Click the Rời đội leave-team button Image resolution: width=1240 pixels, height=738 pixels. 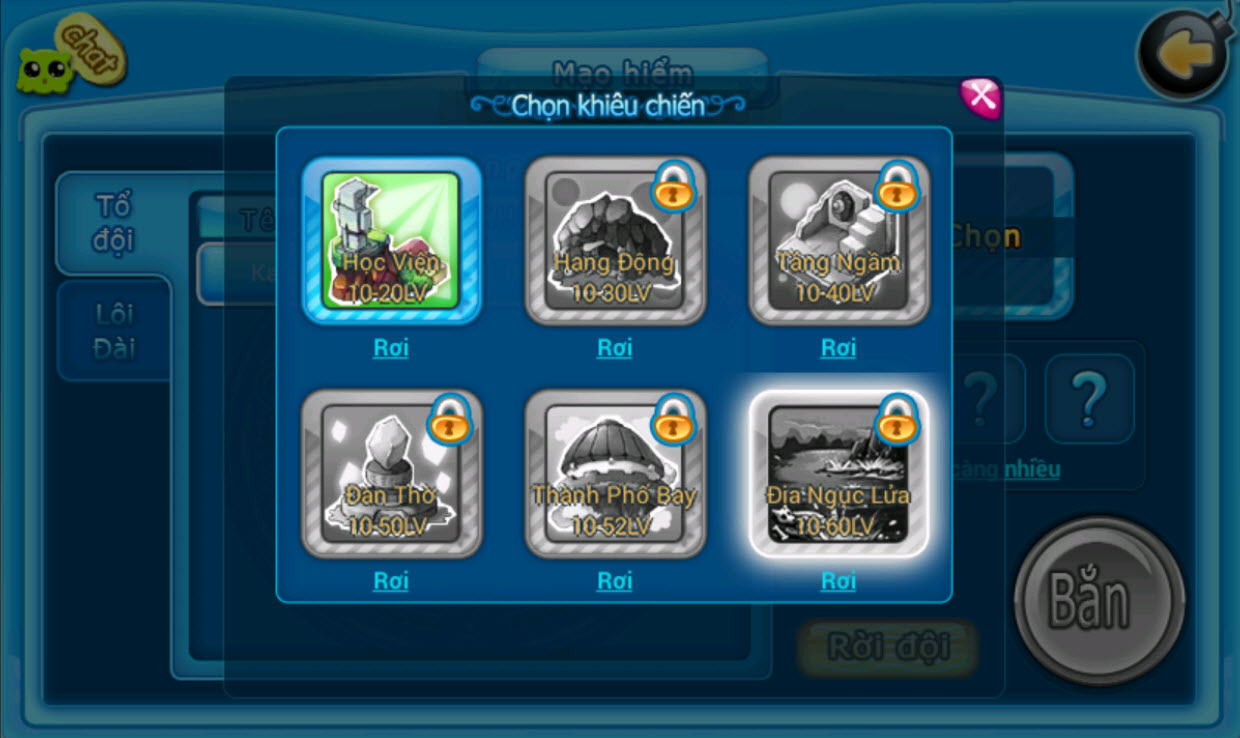(888, 647)
